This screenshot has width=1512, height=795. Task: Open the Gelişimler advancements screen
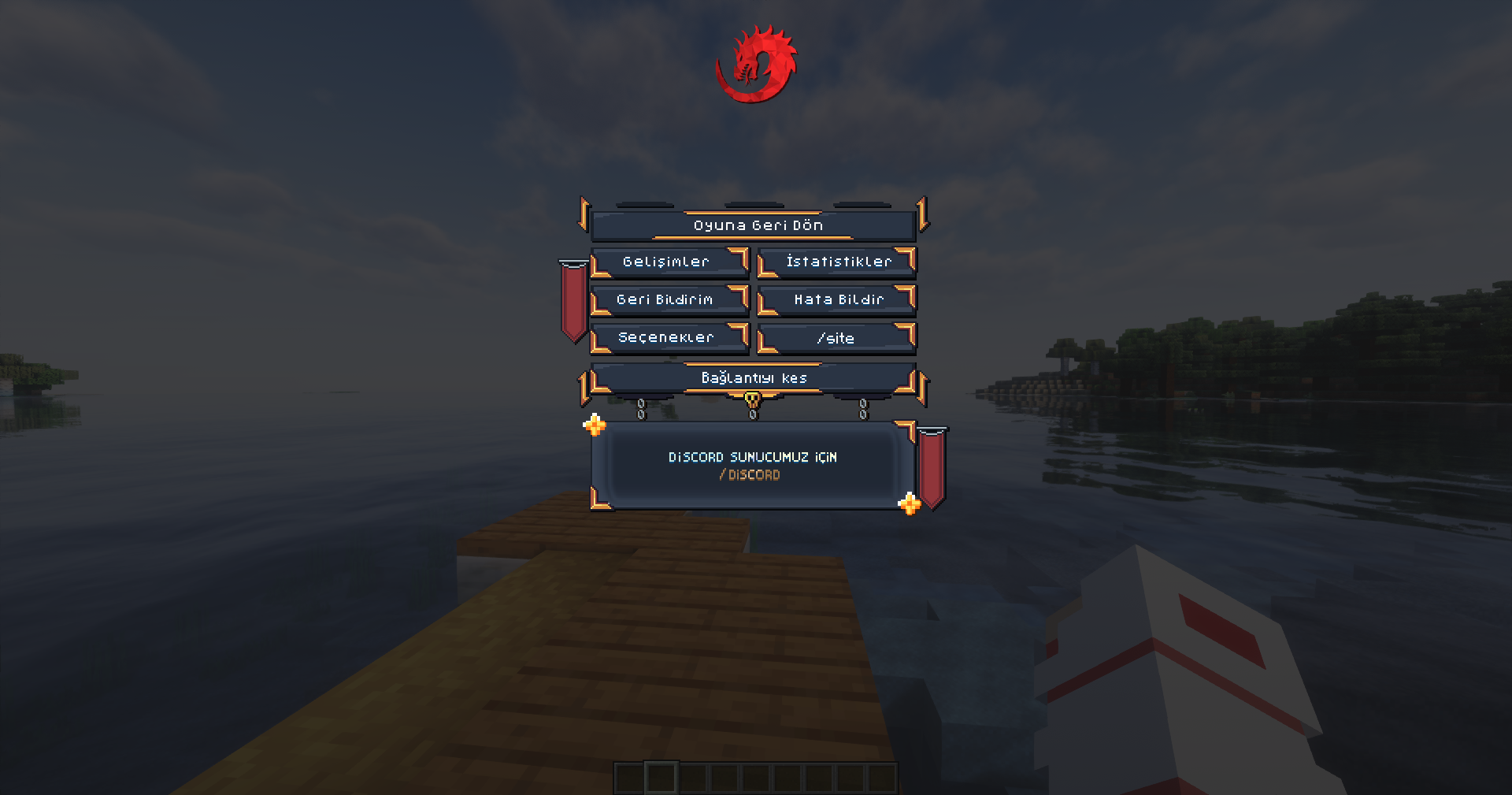click(669, 261)
